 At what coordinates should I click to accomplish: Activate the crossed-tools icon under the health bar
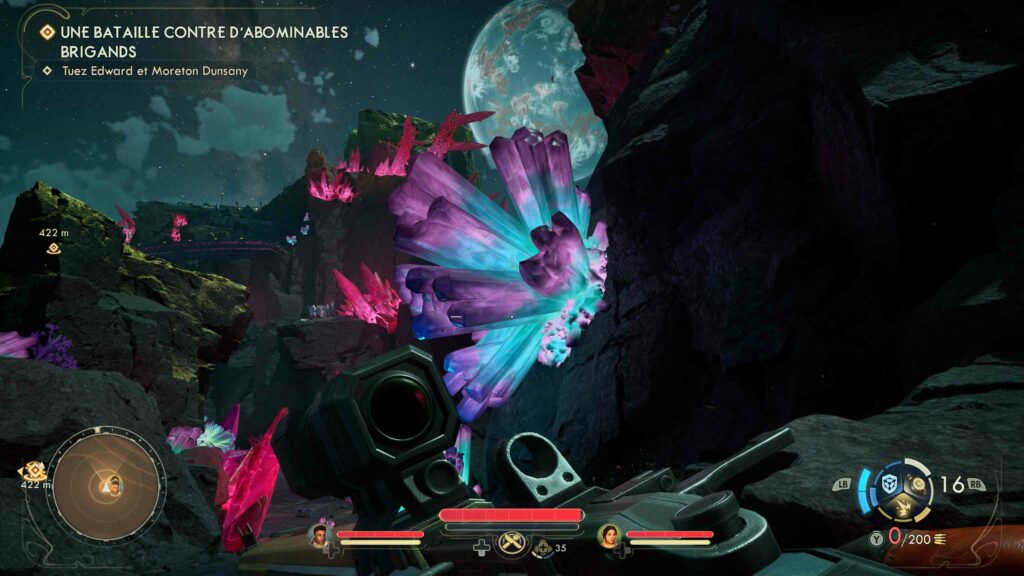511,546
